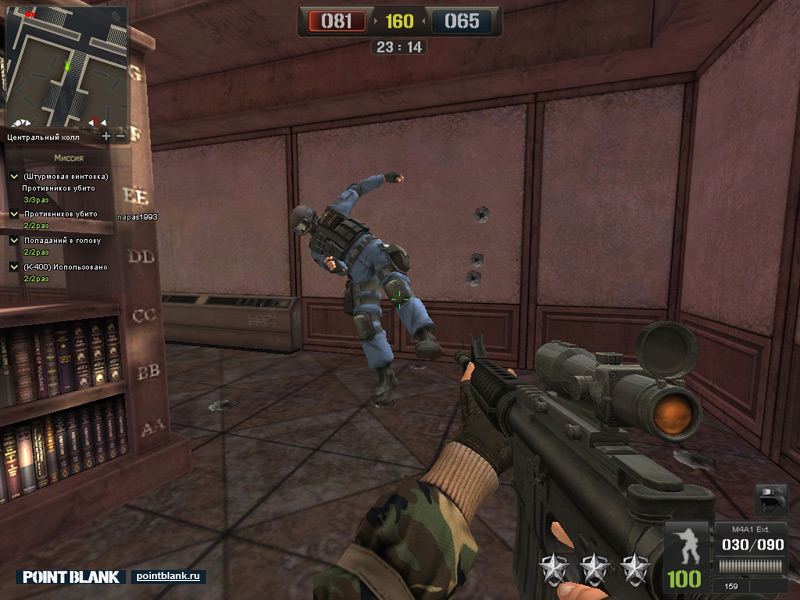Click the soldier stance icon

tap(685, 545)
